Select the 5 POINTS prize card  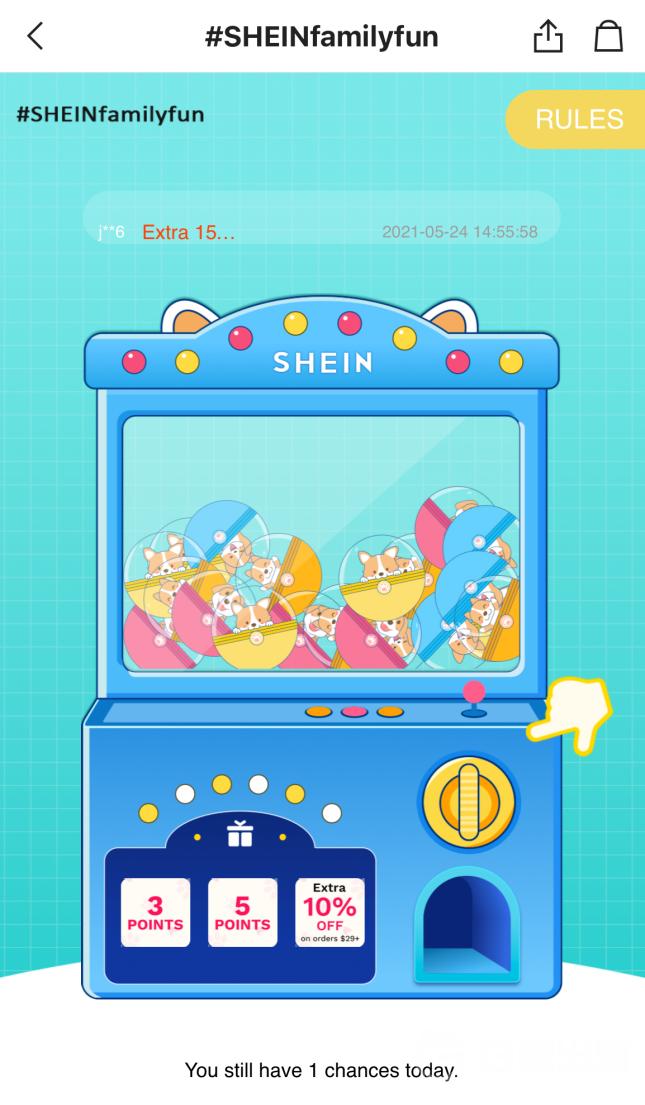tap(242, 912)
